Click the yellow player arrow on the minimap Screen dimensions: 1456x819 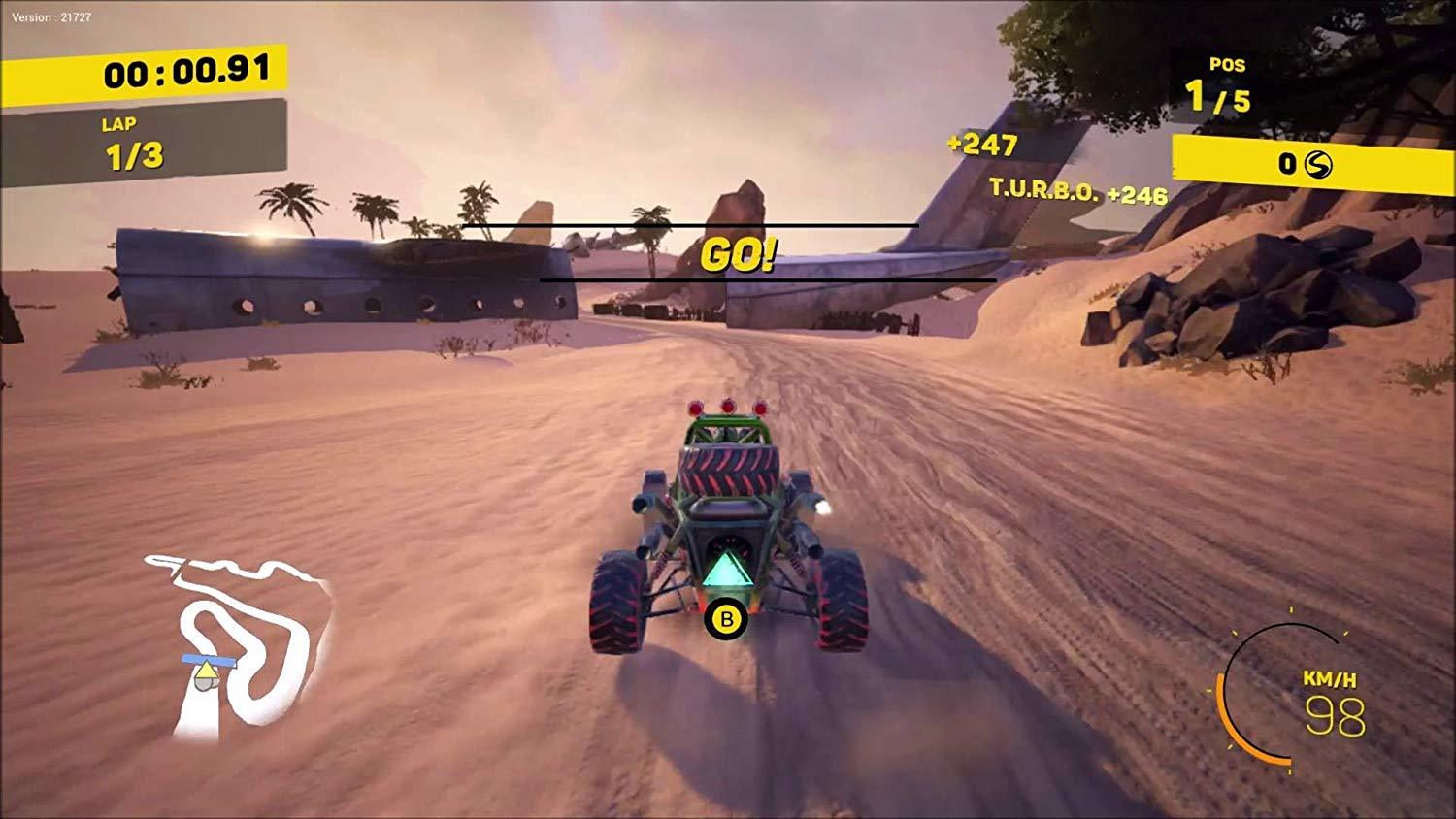(208, 670)
